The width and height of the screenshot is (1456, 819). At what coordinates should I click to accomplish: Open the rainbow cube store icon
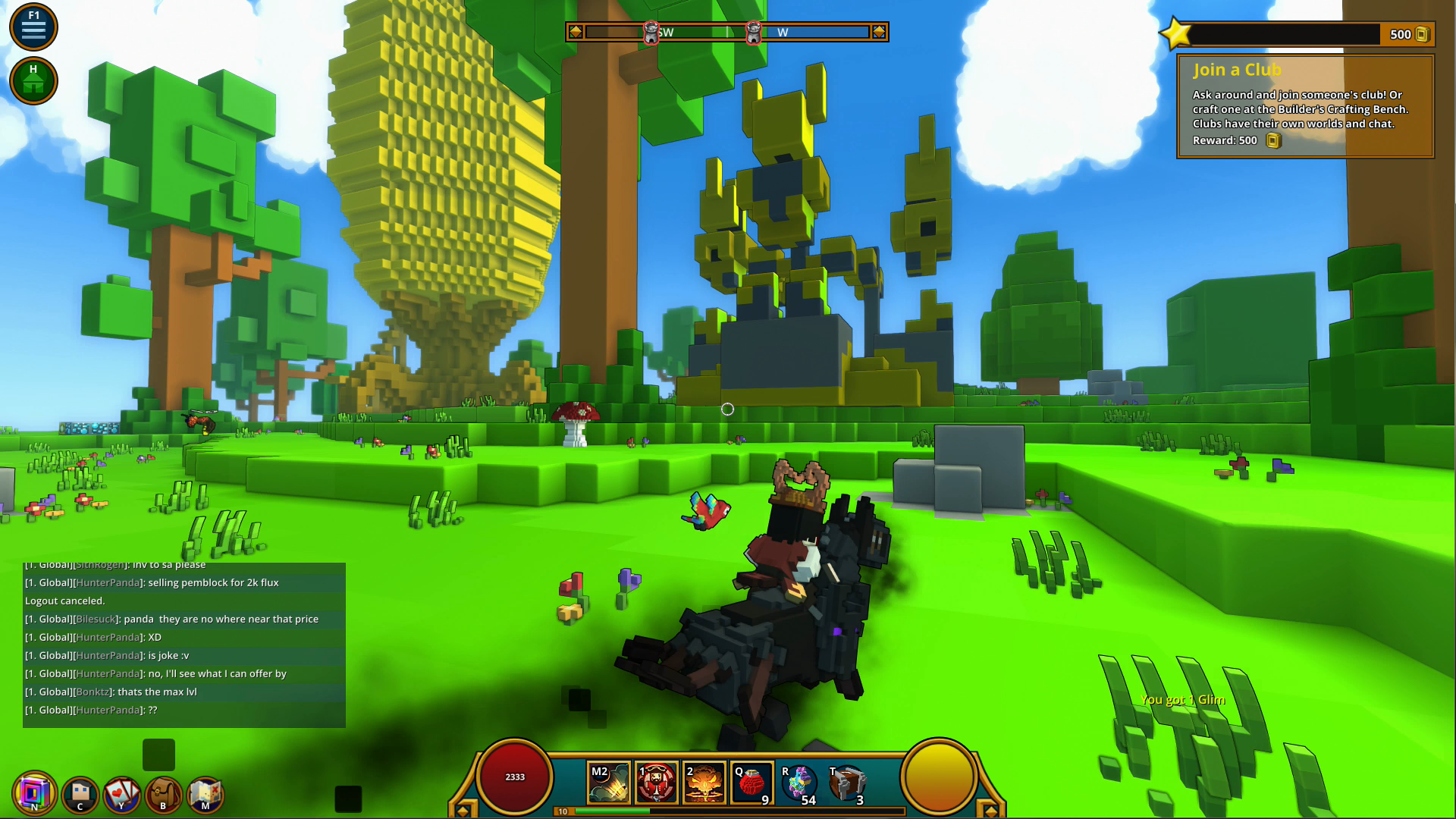pyautogui.click(x=34, y=793)
